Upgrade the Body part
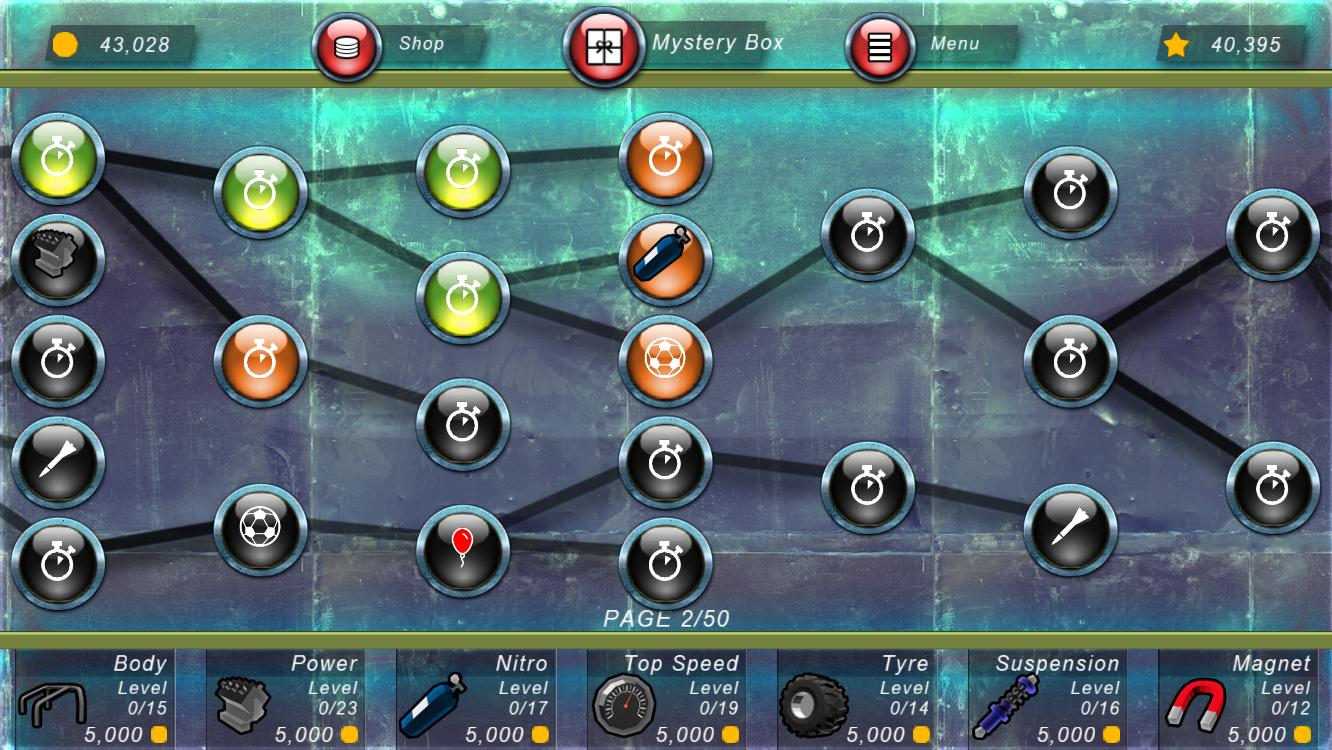Viewport: 1332px width, 750px height. 93,698
